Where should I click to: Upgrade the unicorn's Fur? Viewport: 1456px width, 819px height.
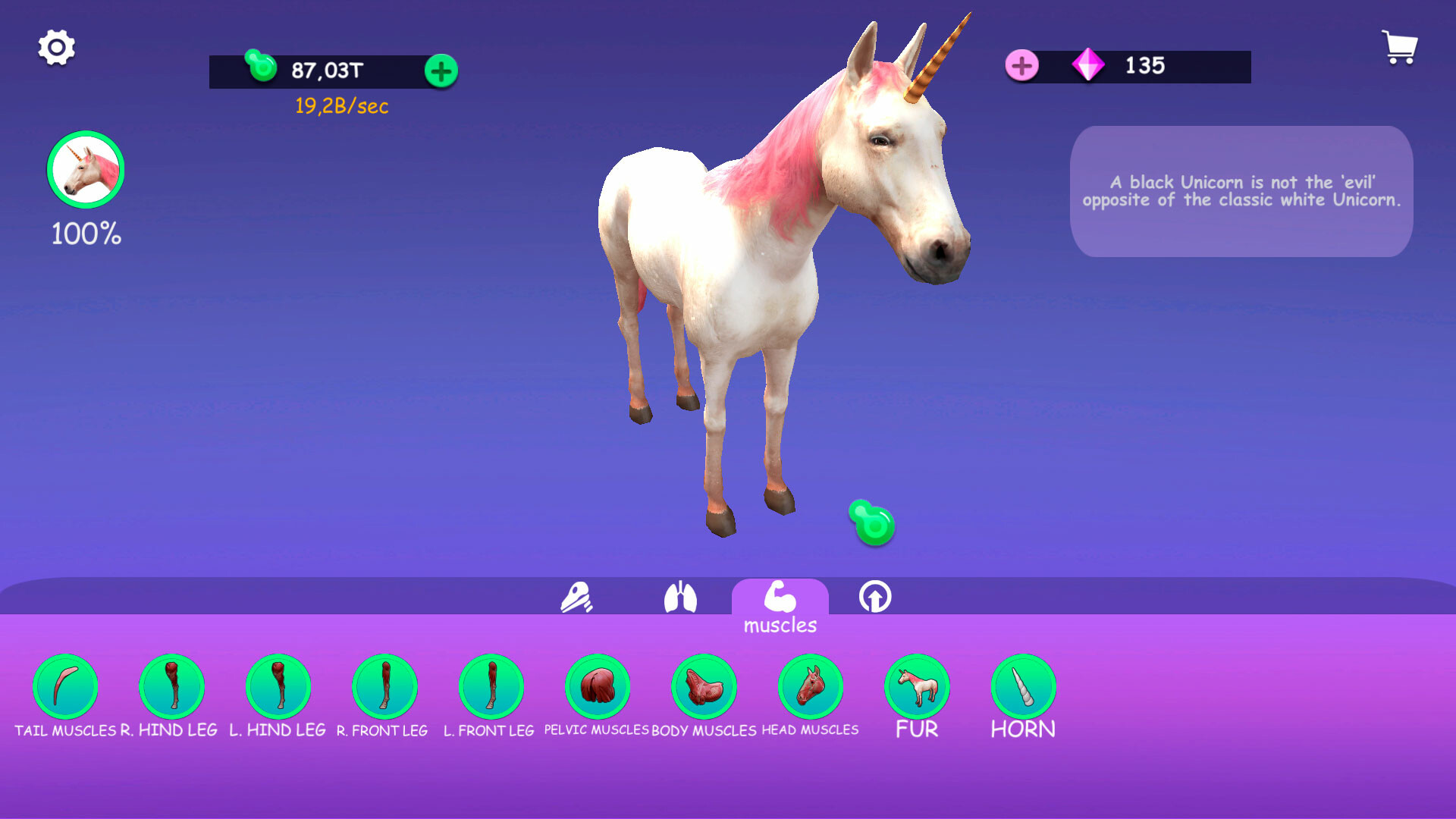click(x=918, y=688)
